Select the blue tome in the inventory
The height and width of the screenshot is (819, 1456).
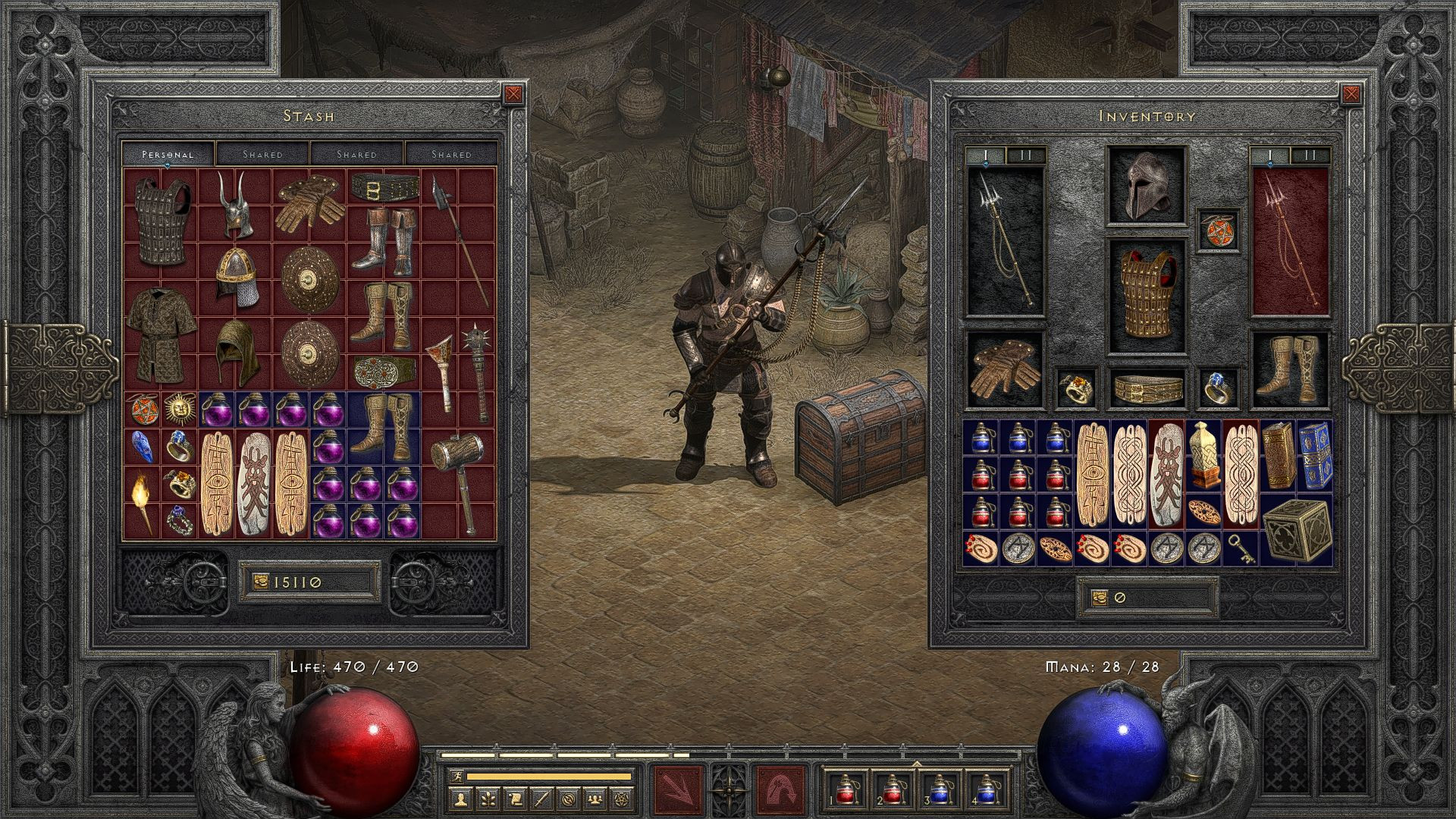pos(1314,455)
